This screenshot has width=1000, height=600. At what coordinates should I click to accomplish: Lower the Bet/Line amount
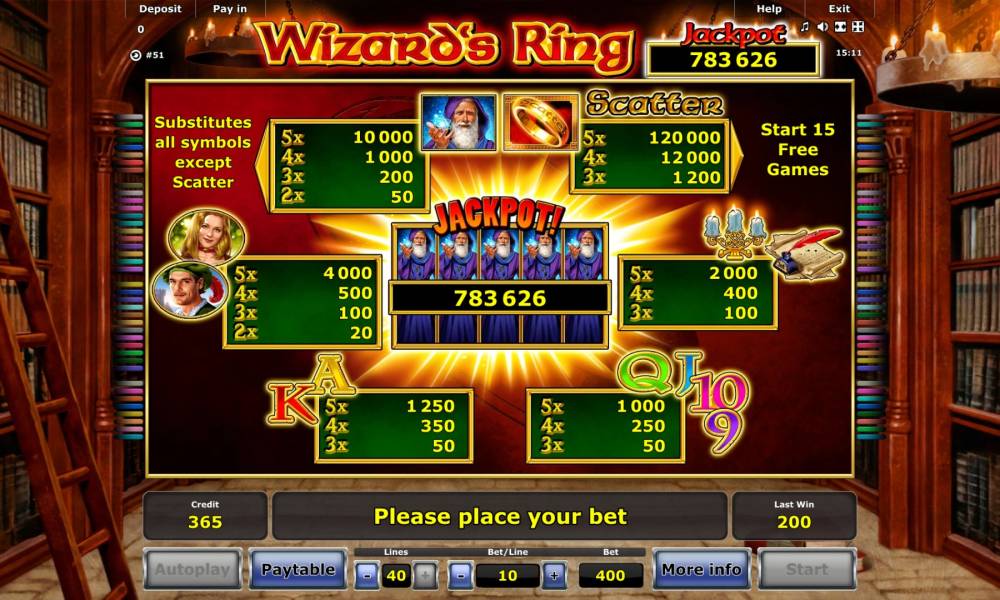coord(460,575)
